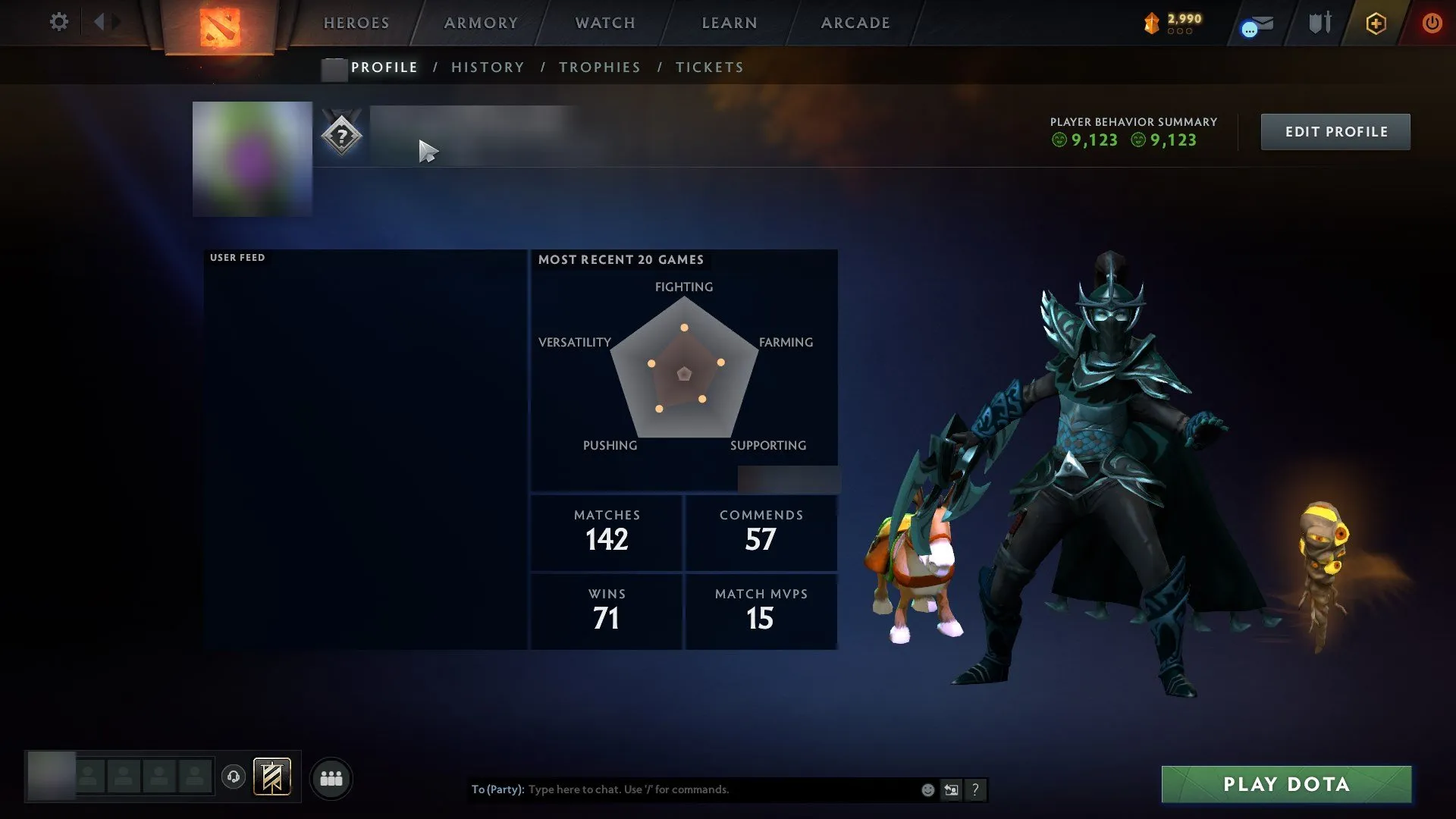Click the shield and sword Armory icon
Viewport: 1456px width, 819px height.
click(x=1318, y=23)
